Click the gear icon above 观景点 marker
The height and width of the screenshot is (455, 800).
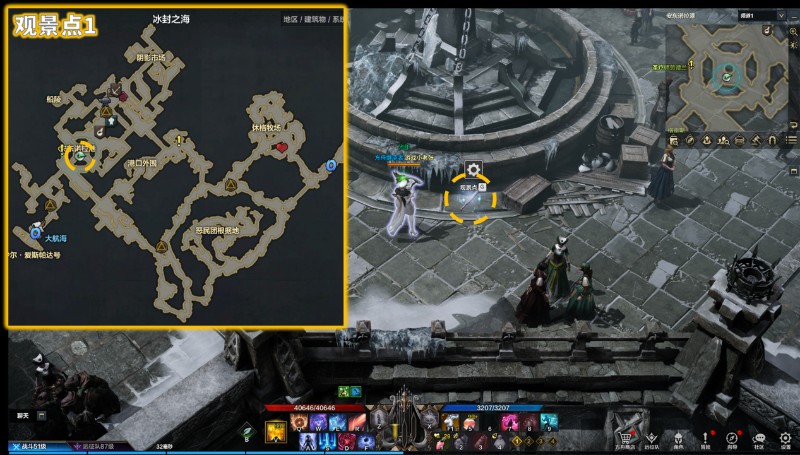(473, 170)
